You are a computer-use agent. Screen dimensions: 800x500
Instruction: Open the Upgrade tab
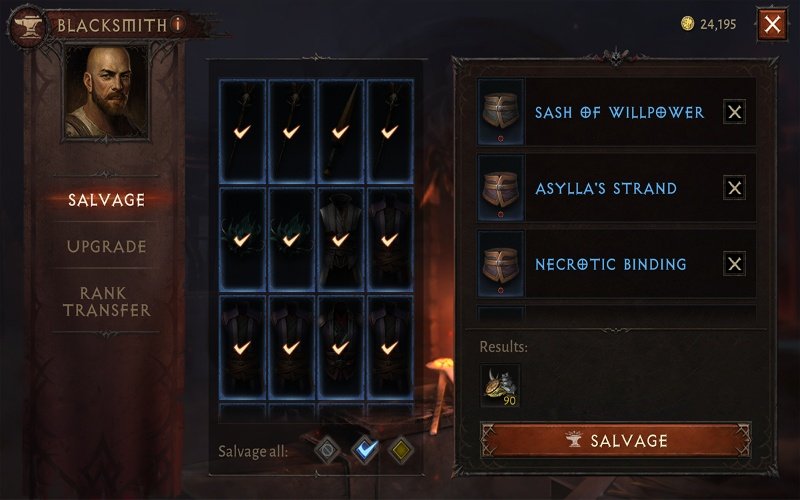(x=106, y=246)
